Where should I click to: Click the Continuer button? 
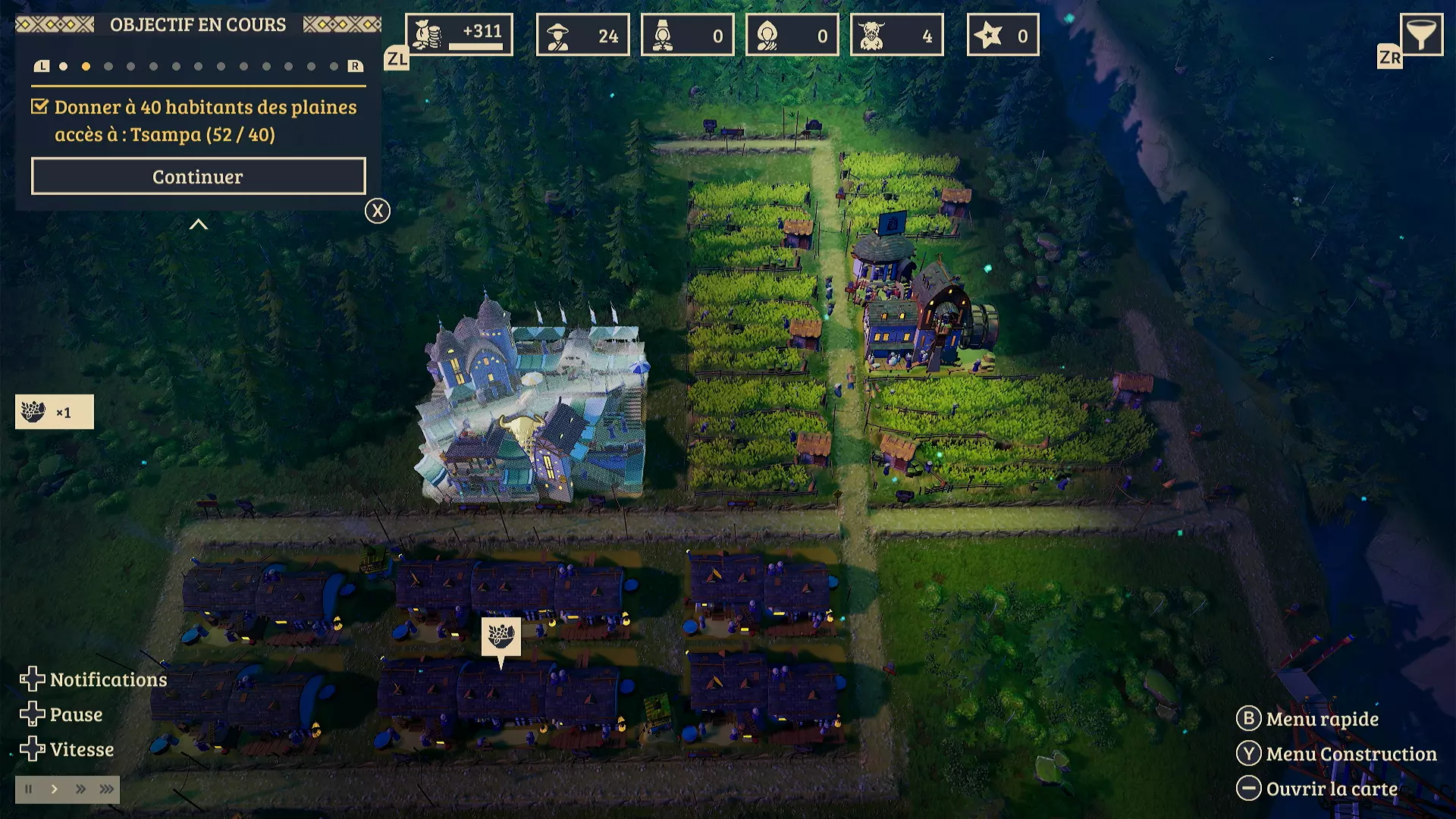point(198,177)
